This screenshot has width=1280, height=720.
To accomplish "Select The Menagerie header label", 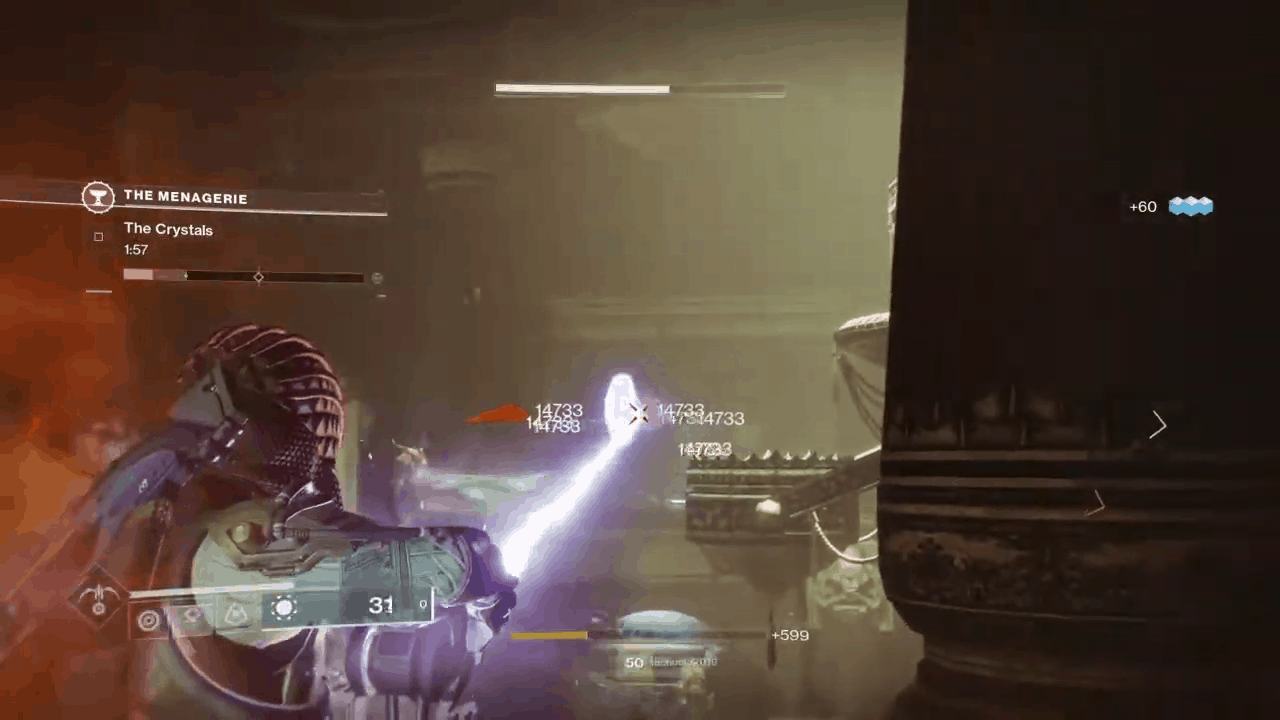I will pos(185,197).
